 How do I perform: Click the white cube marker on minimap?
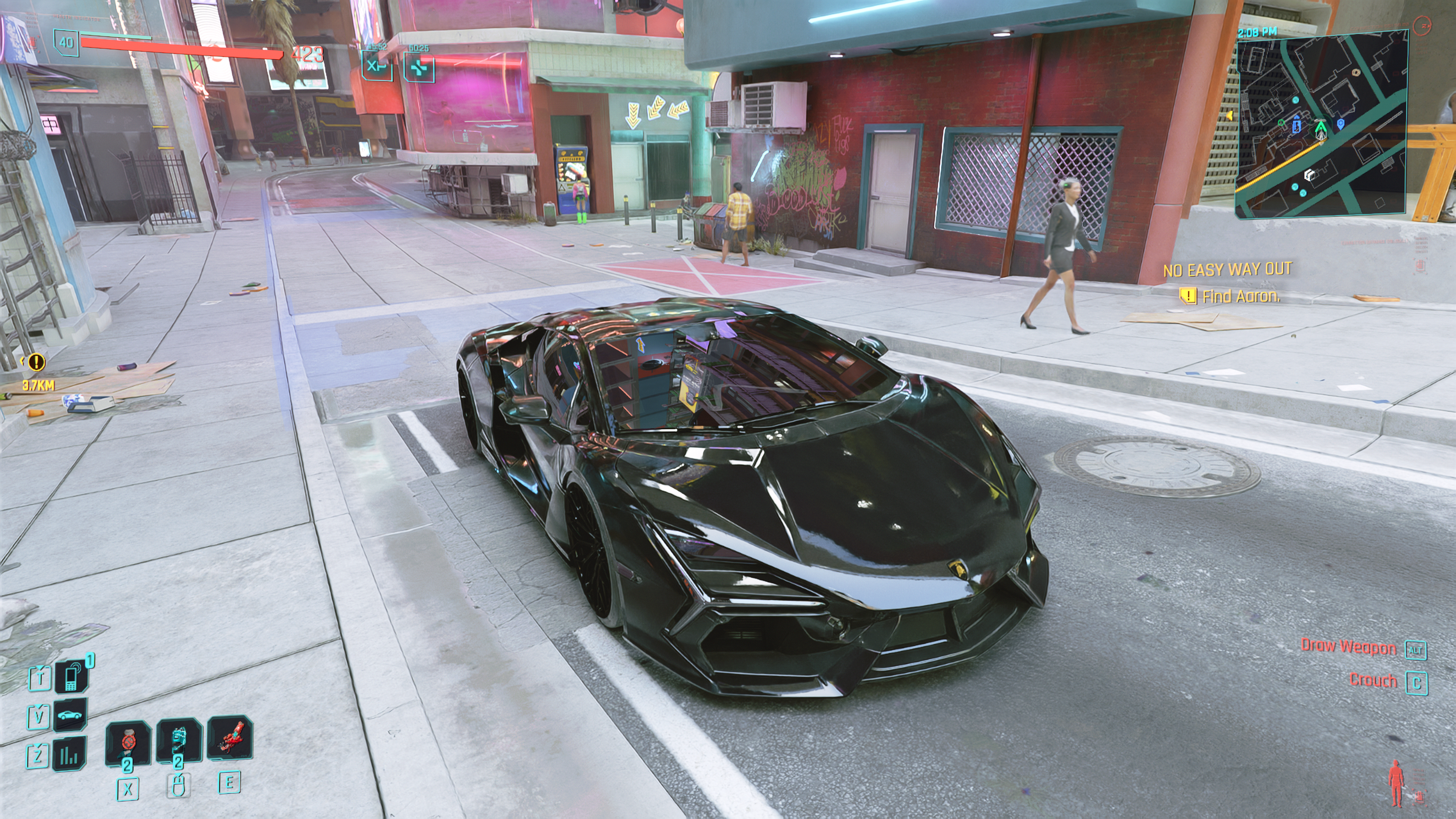coord(1309,175)
